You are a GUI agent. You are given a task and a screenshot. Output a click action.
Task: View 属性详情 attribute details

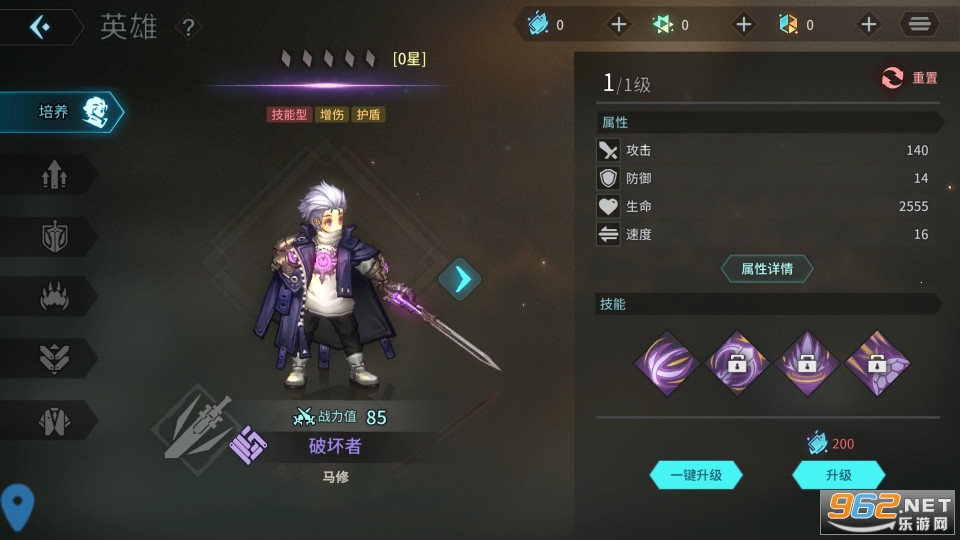767,269
